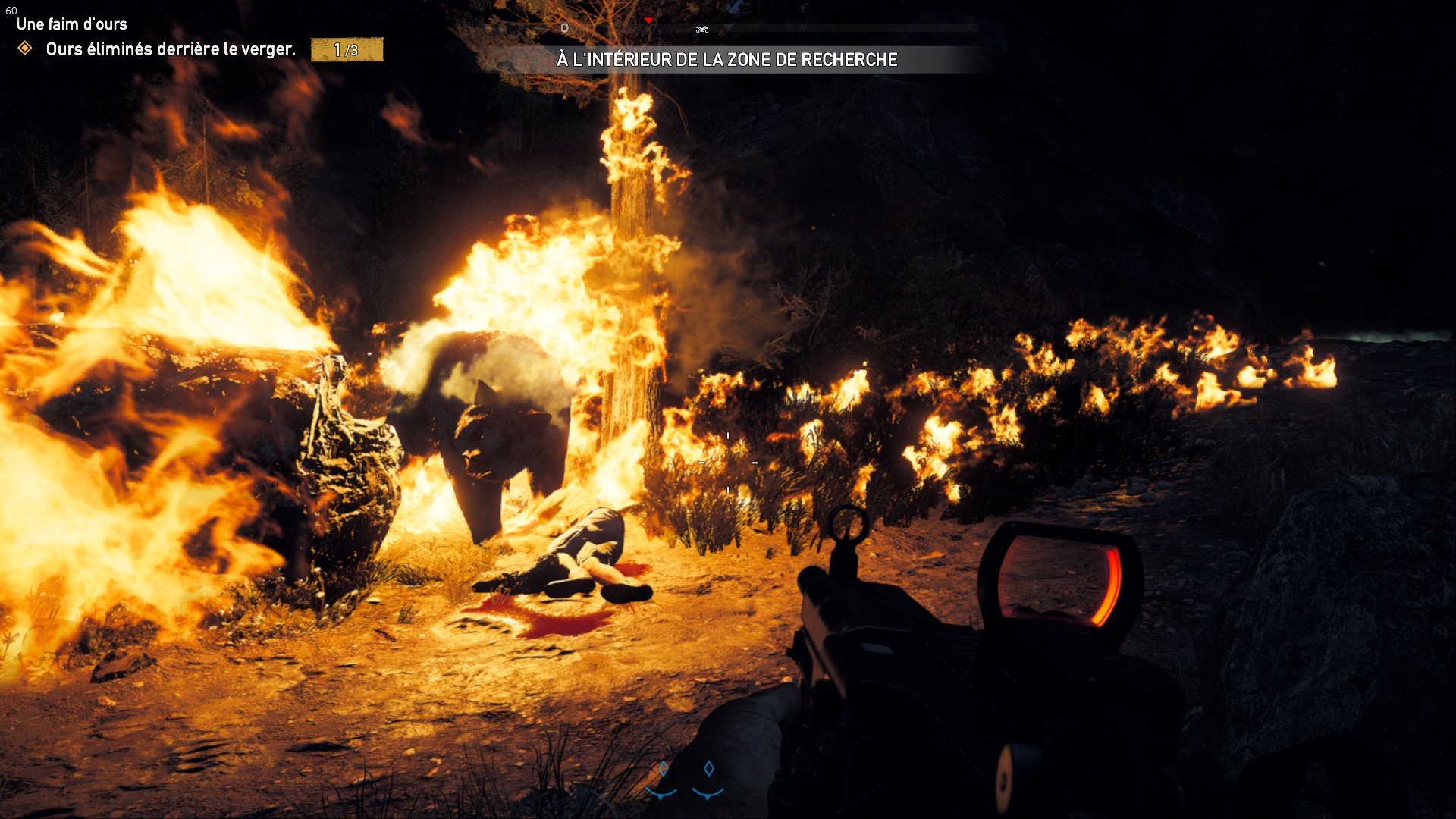This screenshot has width=1456, height=819.
Task: Select the motorcycle icon on the compass
Action: 702,30
